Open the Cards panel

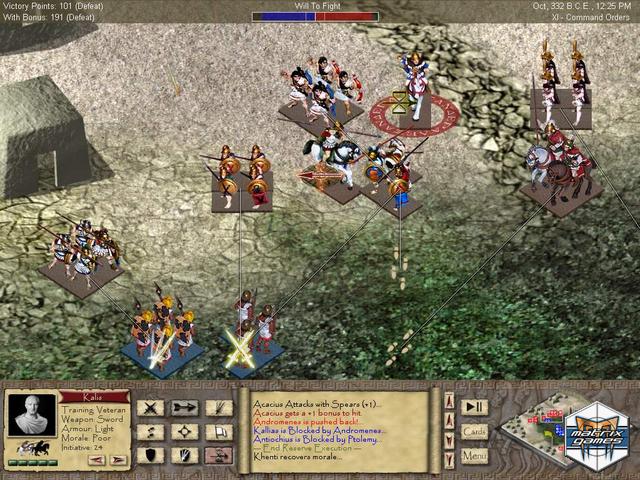(x=474, y=431)
